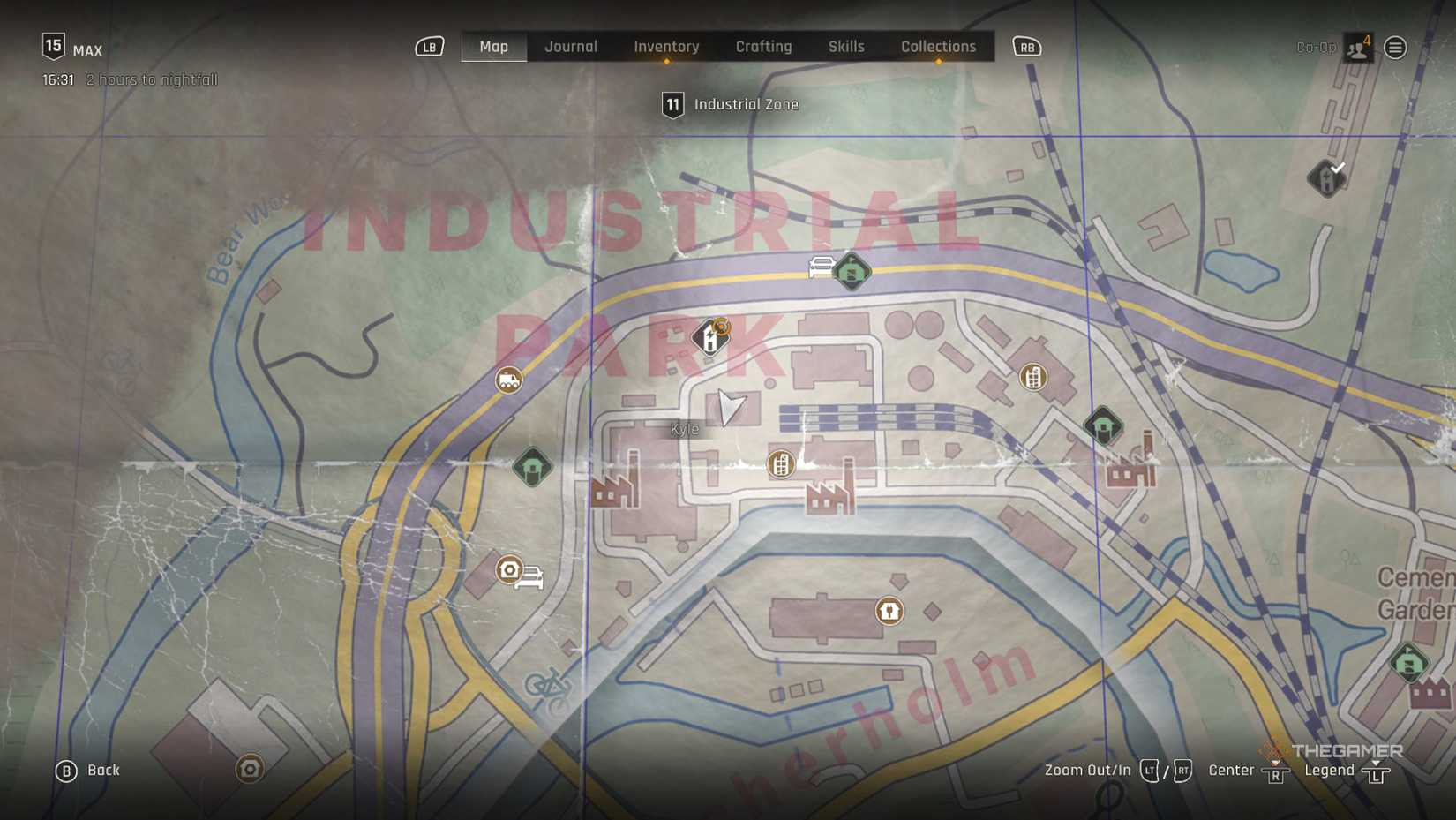Switch to the Journal tab
Image resolution: width=1456 pixels, height=820 pixels.
coord(571,47)
